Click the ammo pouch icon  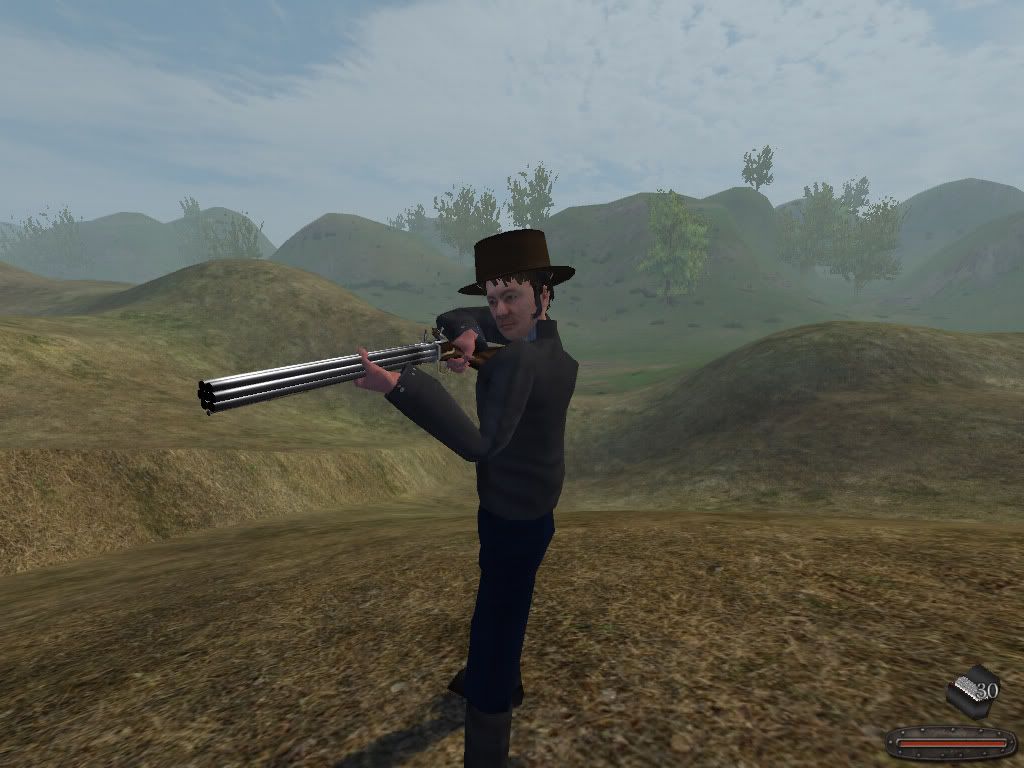968,691
